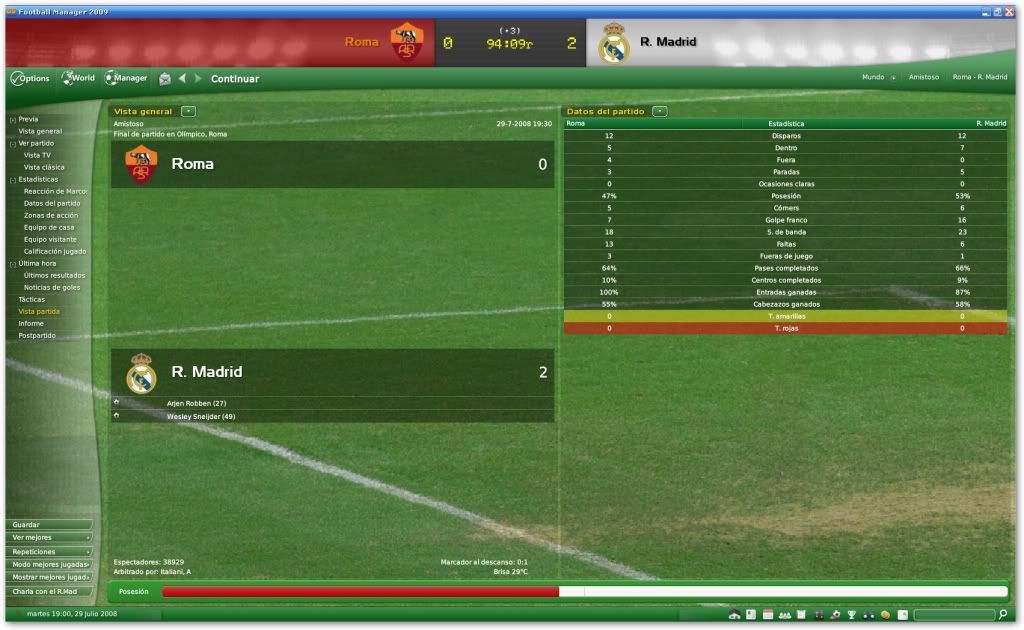Open the Datos del partido dropdown arrow
The height and width of the screenshot is (630, 1024).
click(660, 111)
